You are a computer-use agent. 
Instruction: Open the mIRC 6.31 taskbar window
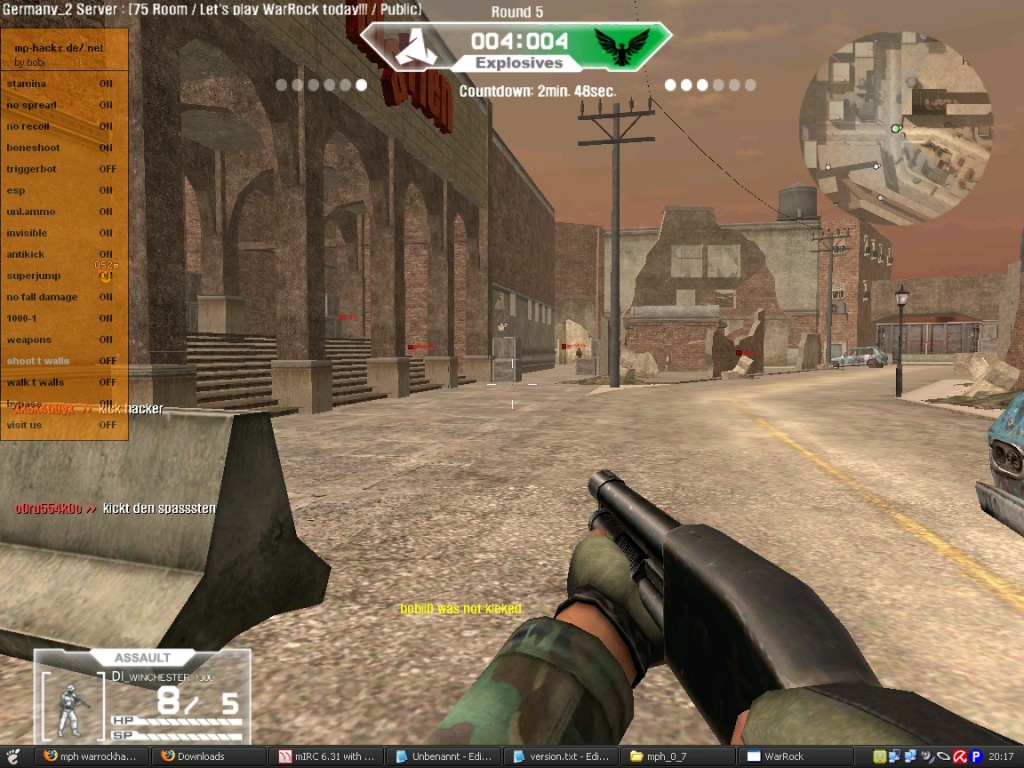pyautogui.click(x=327, y=757)
